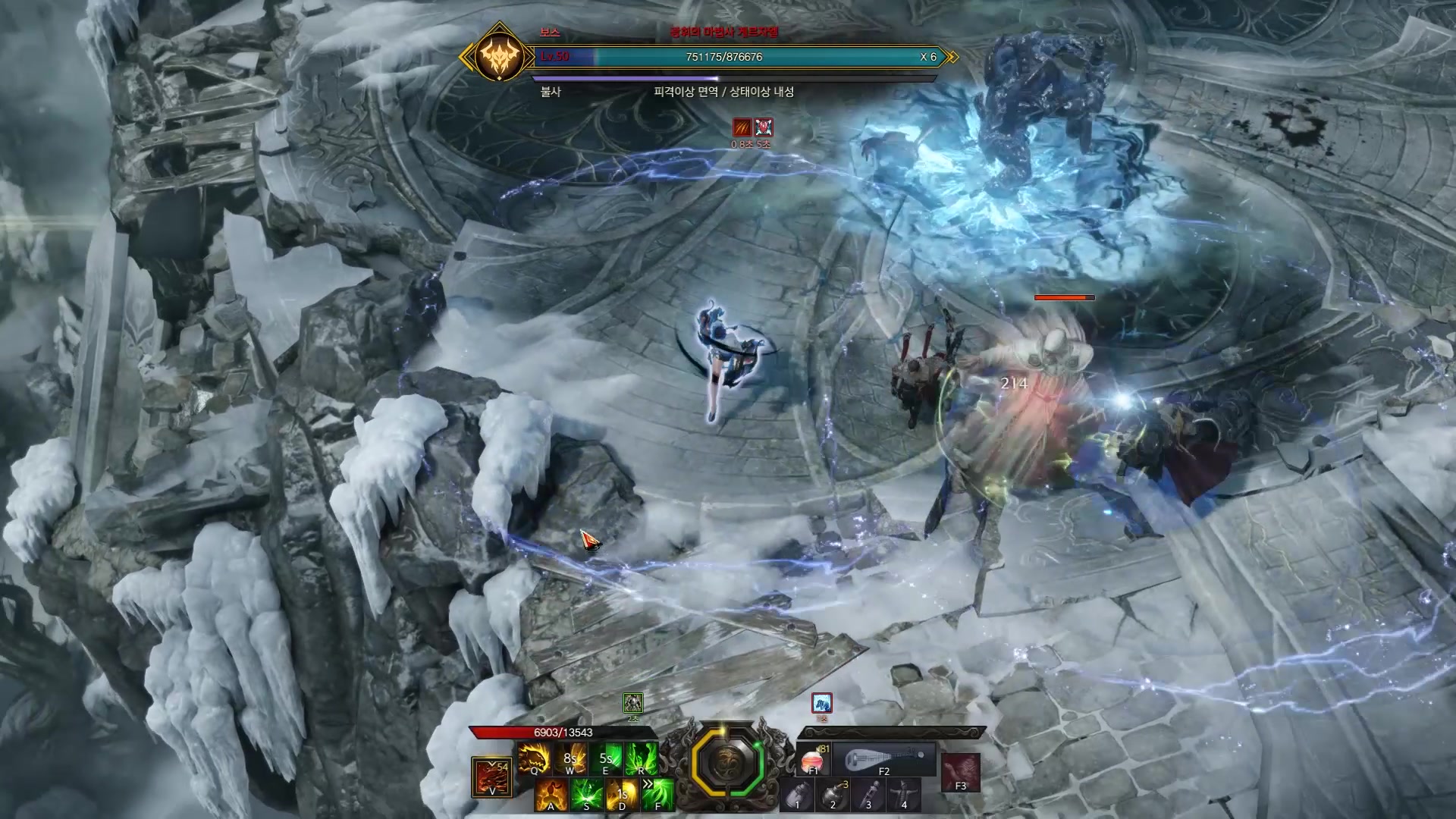Drink the red health potion on F1
The image size is (1456, 819).
coord(813,759)
